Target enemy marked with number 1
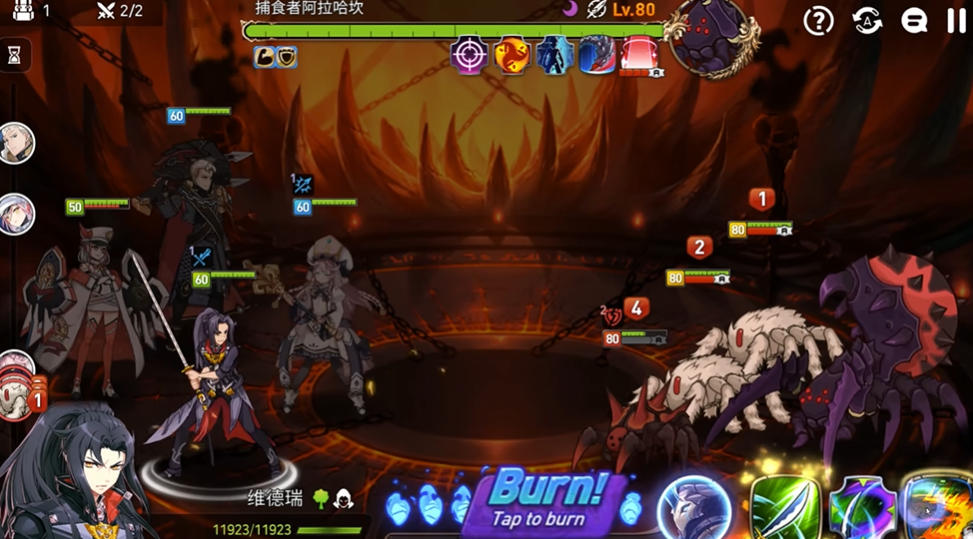 point(762,200)
